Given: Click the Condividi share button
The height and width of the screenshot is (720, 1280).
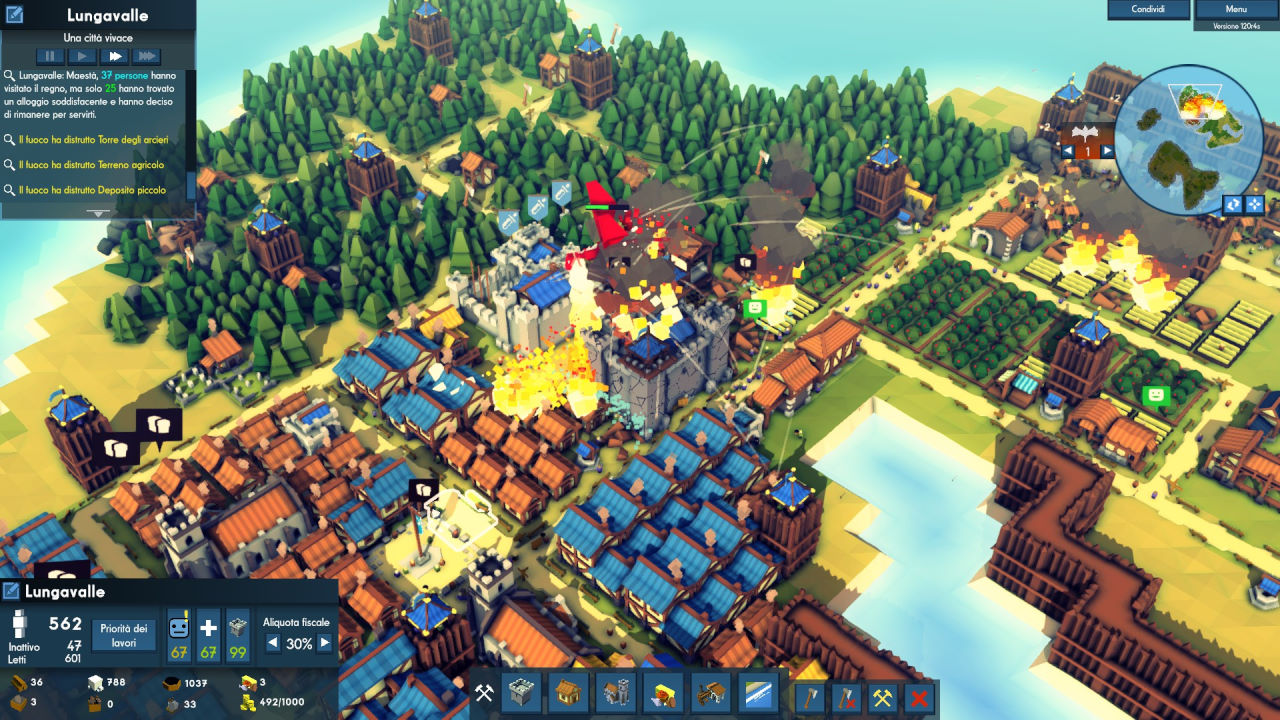Looking at the screenshot, I should [x=1147, y=9].
